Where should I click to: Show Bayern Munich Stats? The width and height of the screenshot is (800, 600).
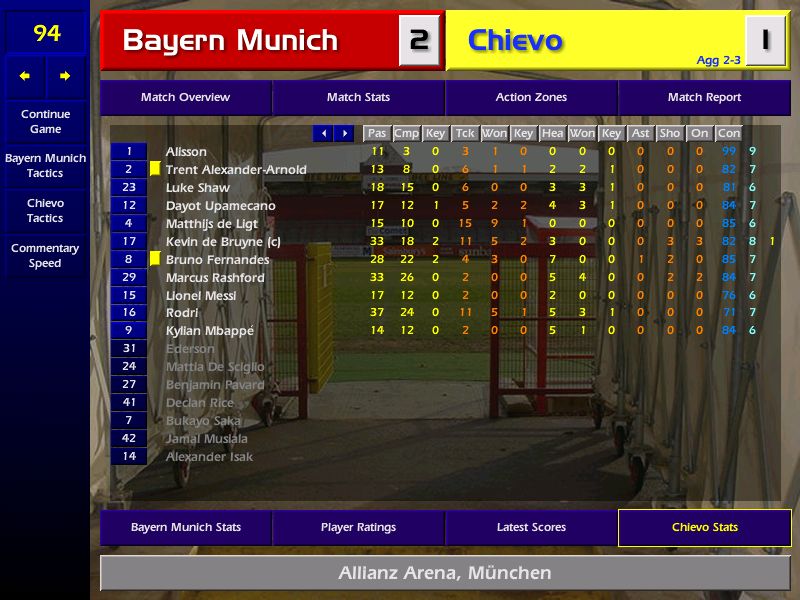point(186,528)
